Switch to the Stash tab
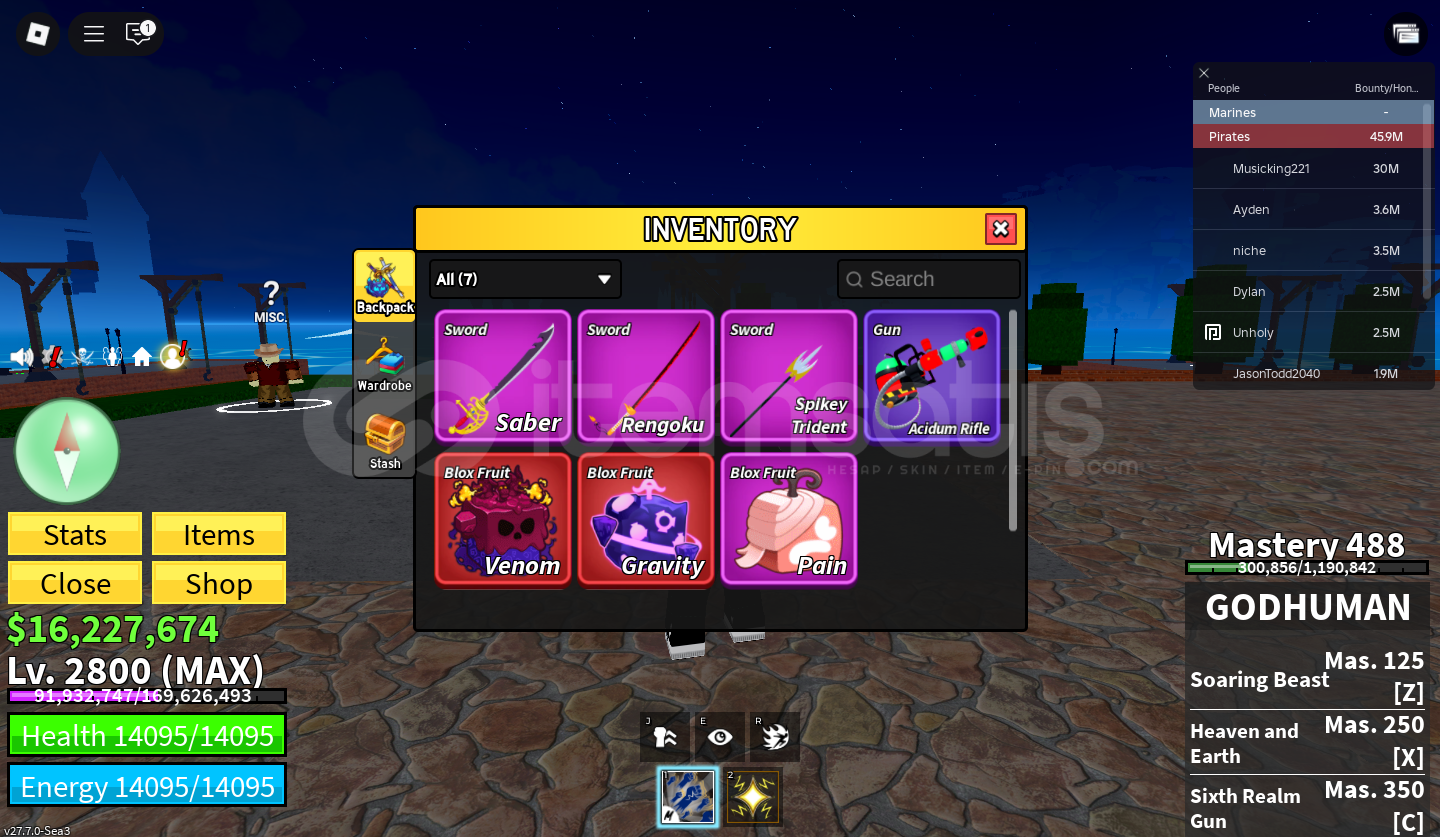1440x837 pixels. click(x=385, y=440)
